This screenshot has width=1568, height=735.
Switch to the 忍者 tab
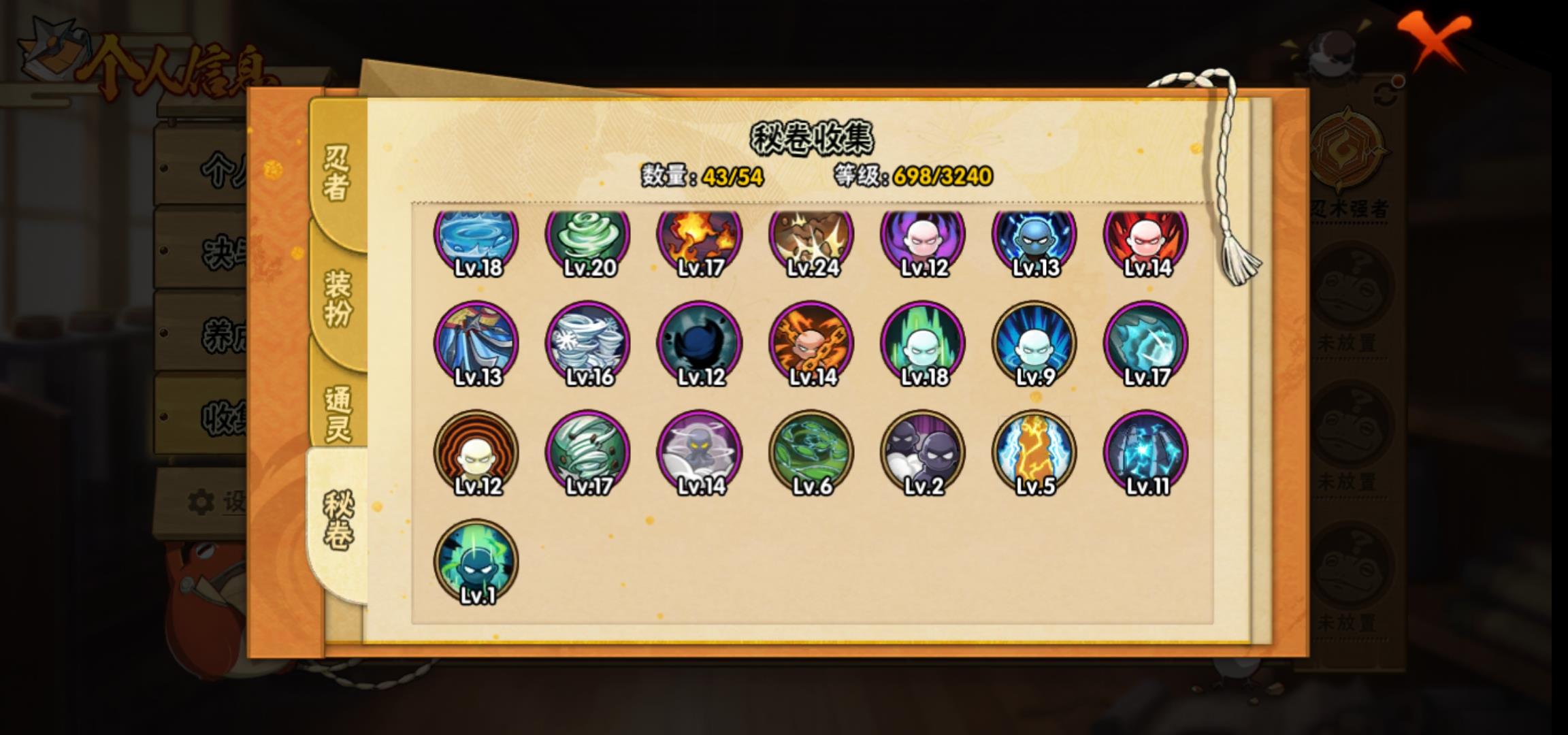click(x=337, y=173)
